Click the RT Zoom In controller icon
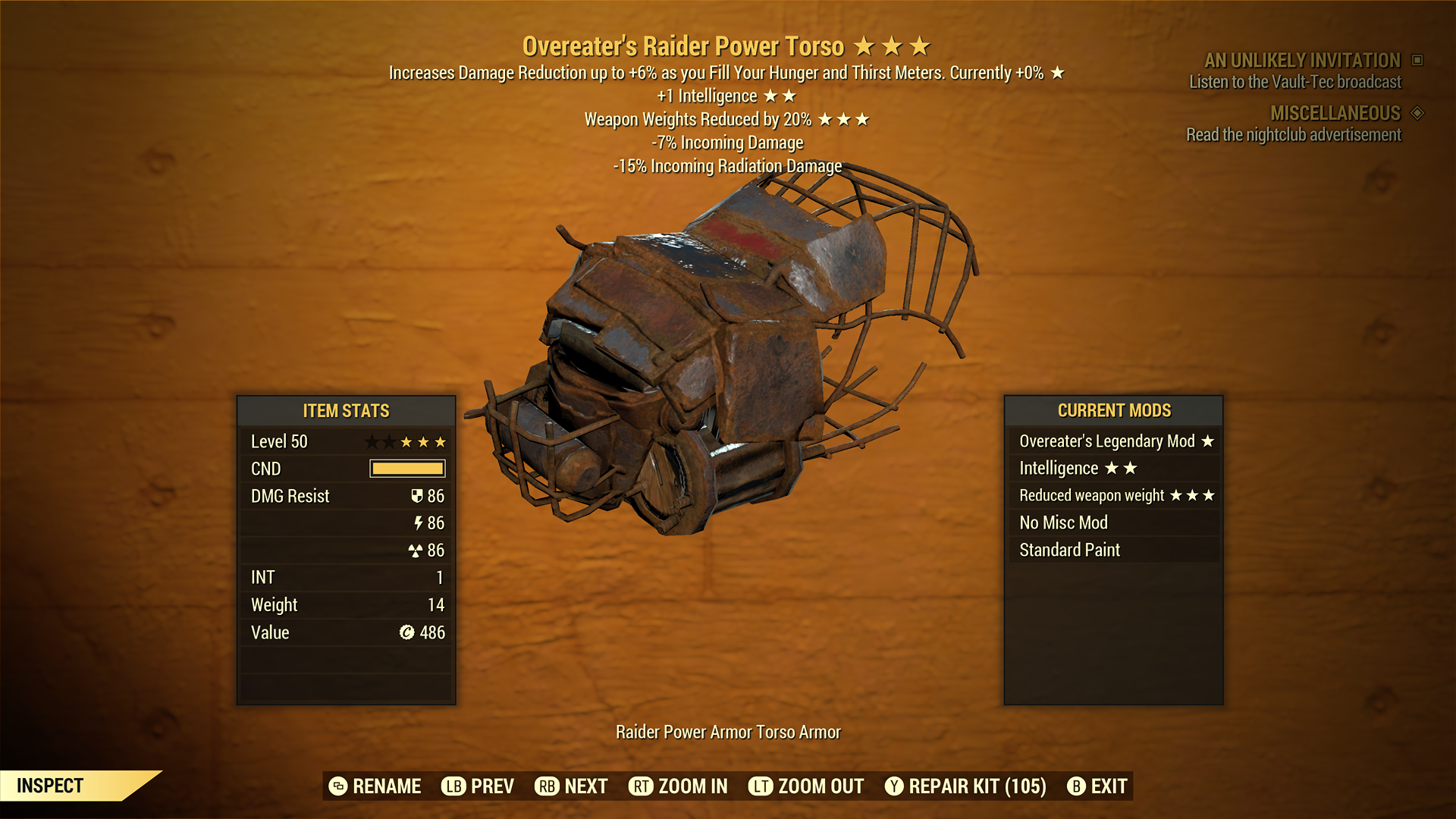 click(x=642, y=786)
